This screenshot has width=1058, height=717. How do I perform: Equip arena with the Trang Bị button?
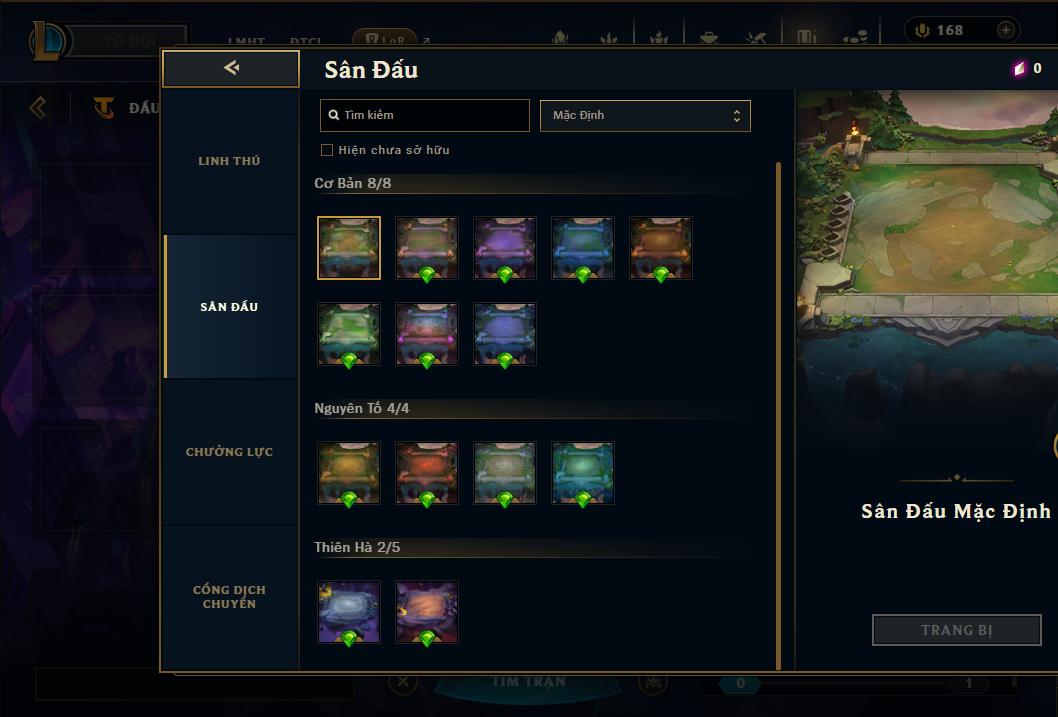pyautogui.click(x=957, y=630)
